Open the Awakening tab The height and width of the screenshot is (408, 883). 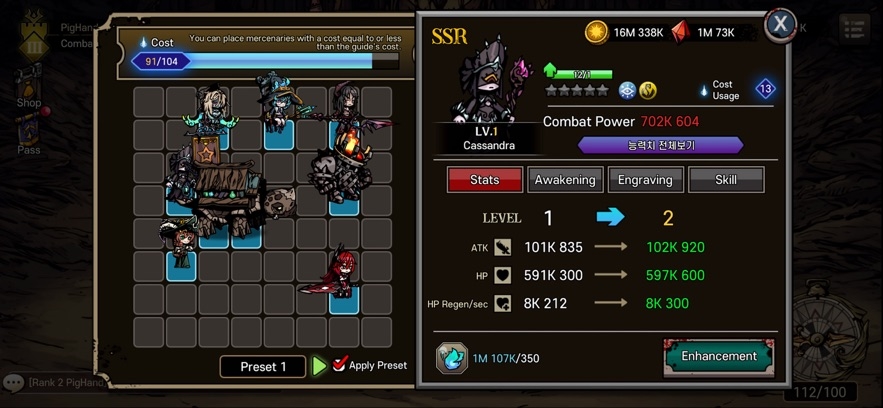coord(565,180)
